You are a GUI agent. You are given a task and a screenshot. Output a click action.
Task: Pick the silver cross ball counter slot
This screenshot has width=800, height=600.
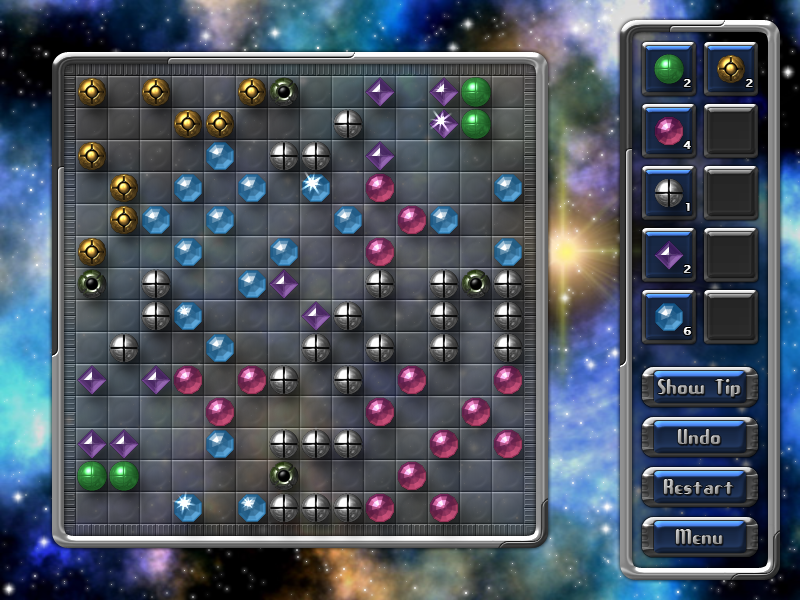[x=668, y=194]
